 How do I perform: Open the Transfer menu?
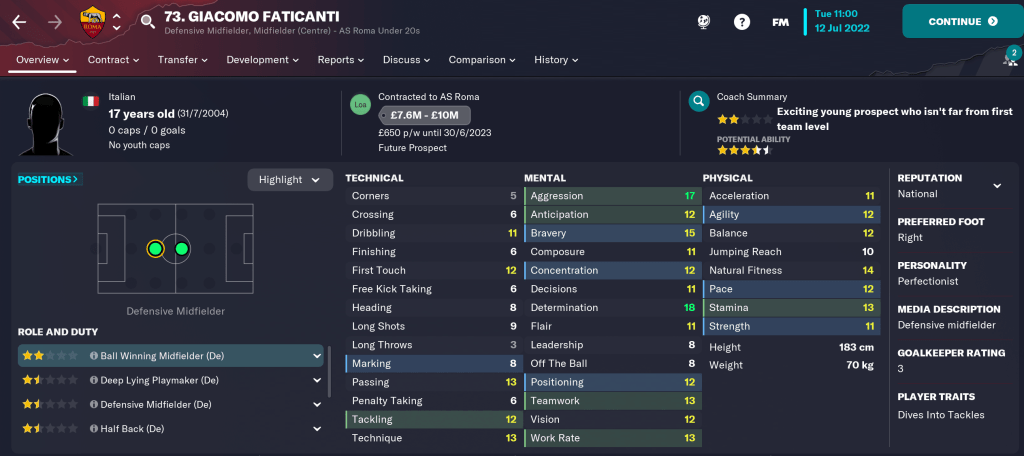pyautogui.click(x=182, y=60)
